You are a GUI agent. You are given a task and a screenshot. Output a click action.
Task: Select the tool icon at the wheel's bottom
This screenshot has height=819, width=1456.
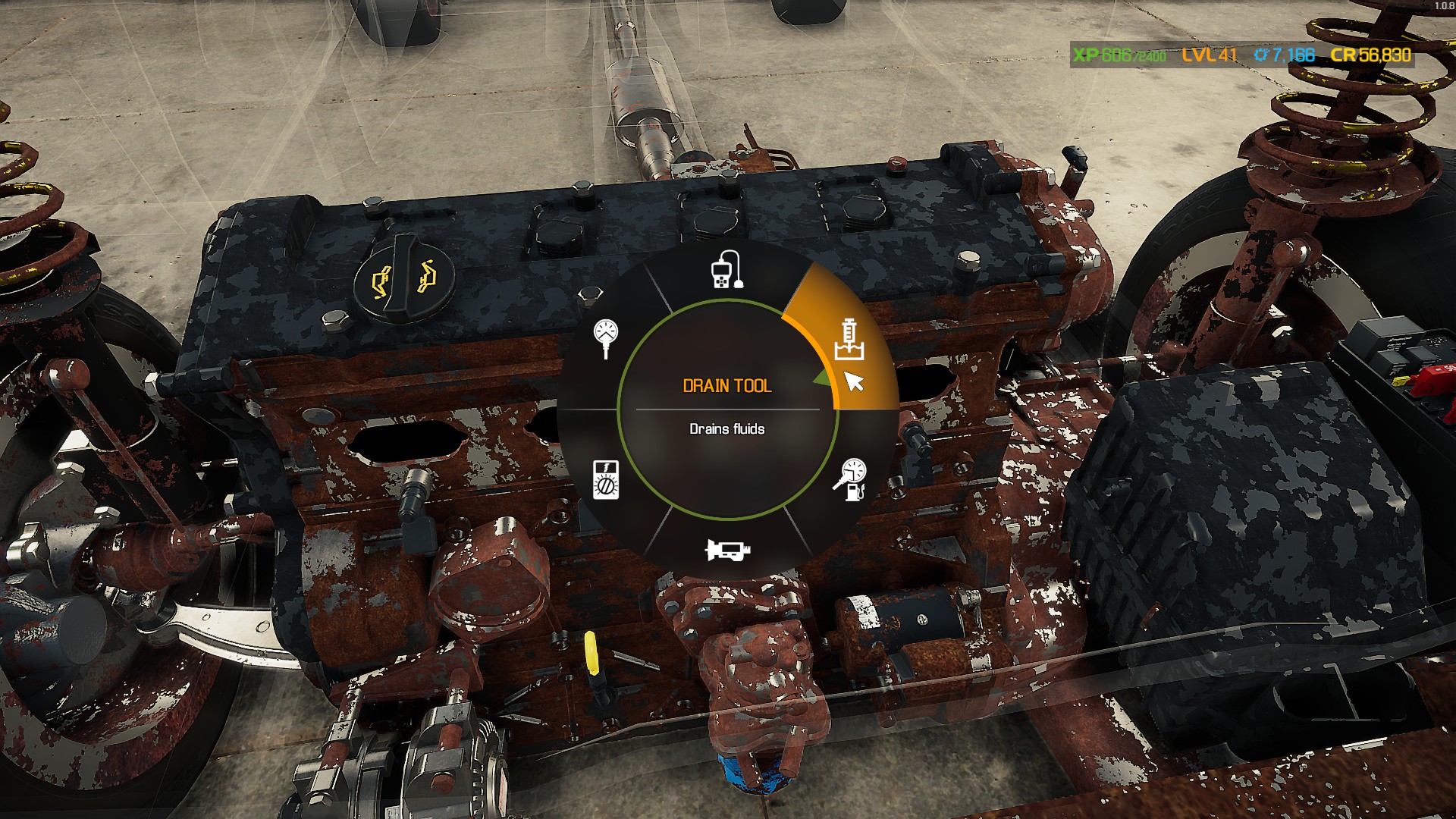click(x=727, y=549)
